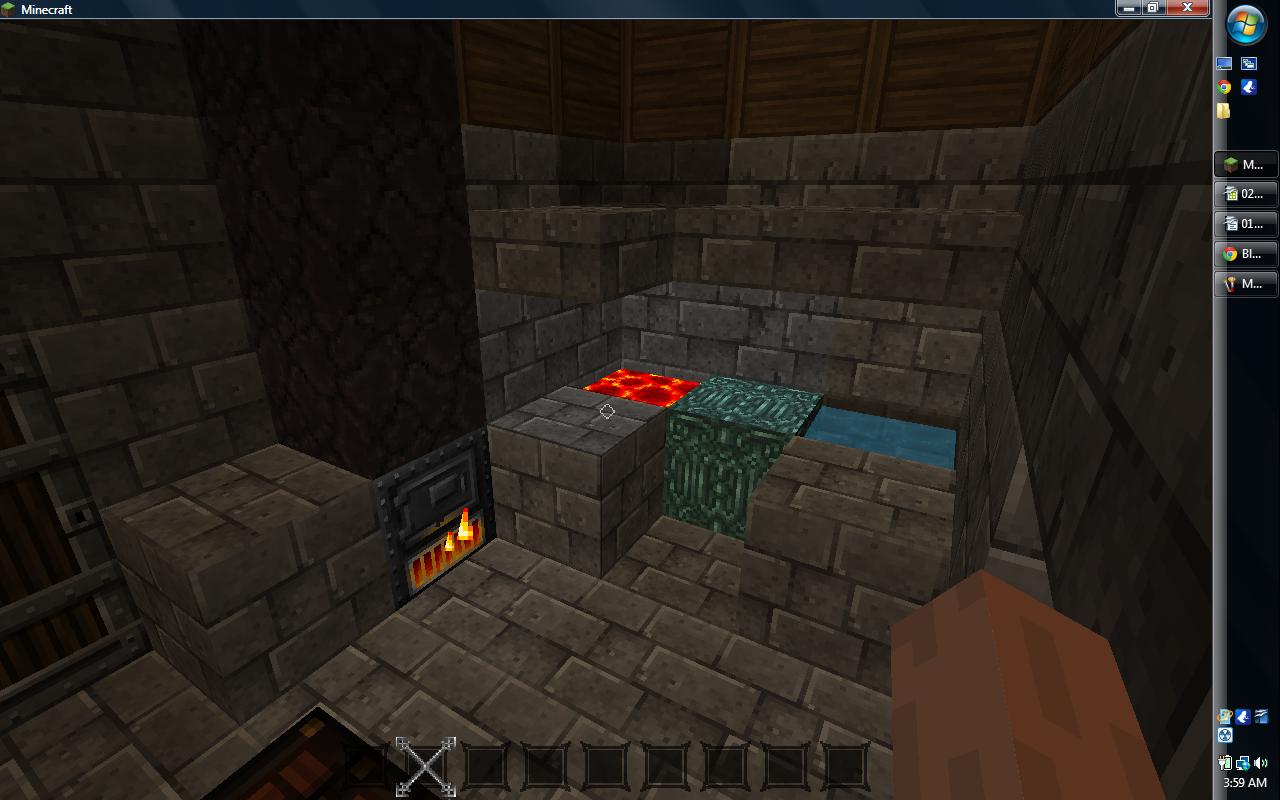Click the fan-shaped system tray icon
The image size is (1280, 800).
[x=1224, y=735]
